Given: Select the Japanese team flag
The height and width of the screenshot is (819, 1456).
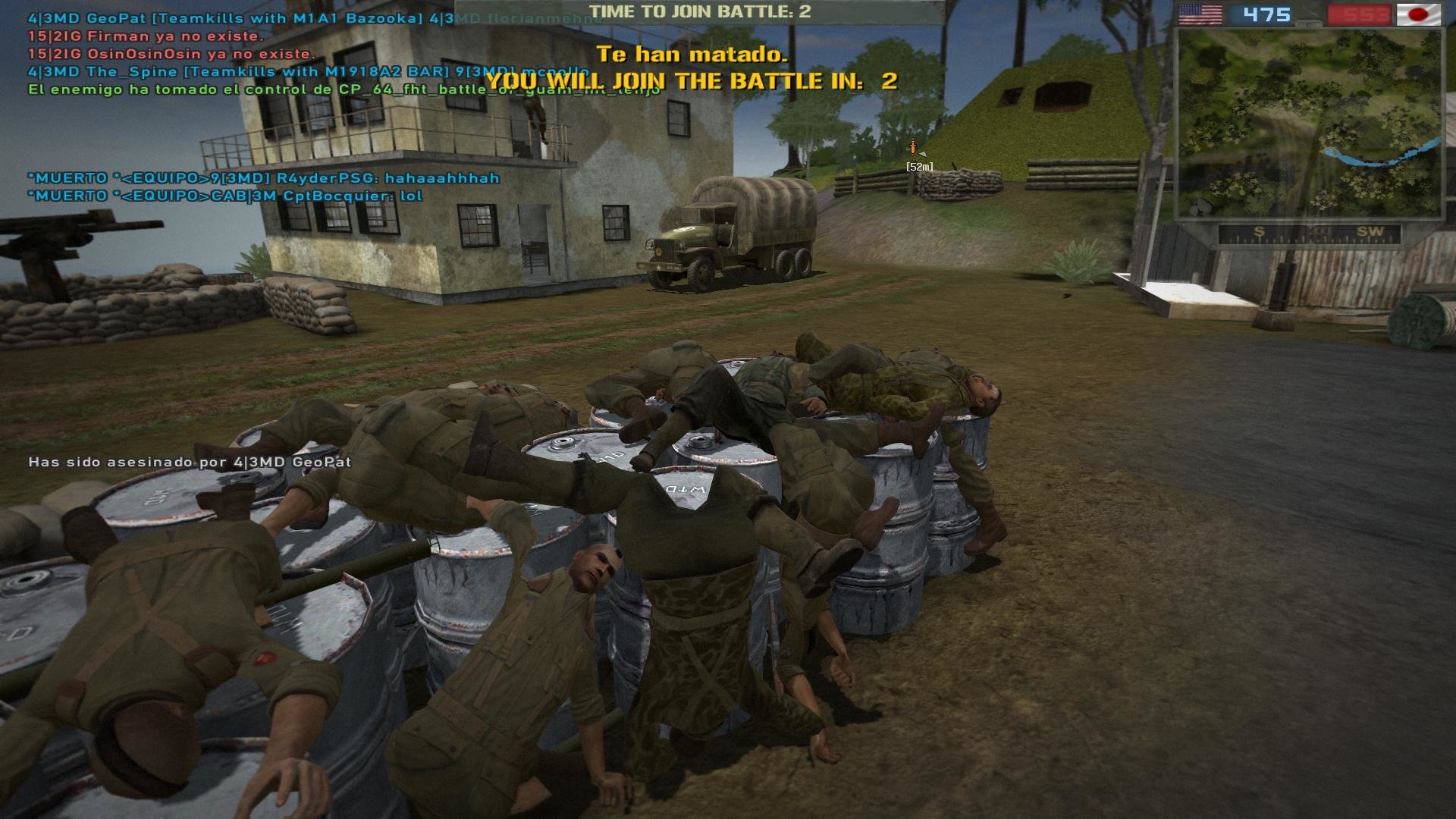Looking at the screenshot, I should coord(1418,14).
